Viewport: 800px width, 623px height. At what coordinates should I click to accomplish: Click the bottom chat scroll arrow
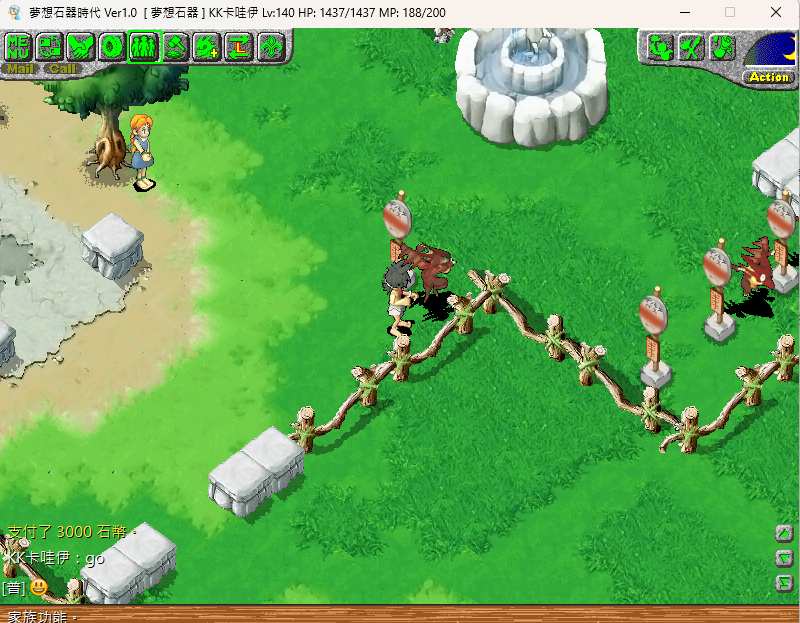pyautogui.click(x=785, y=582)
